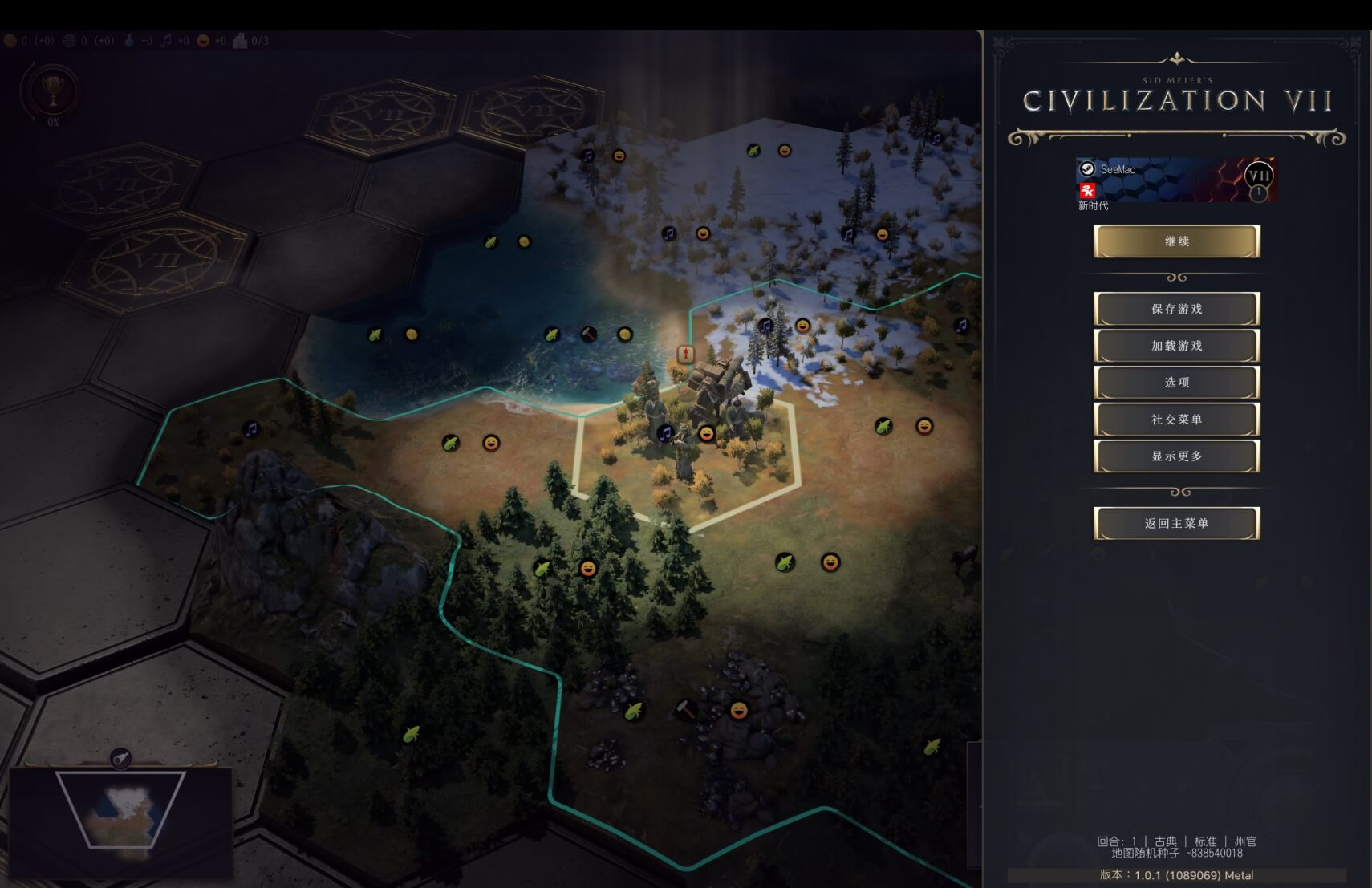Click the trophy achievement progress icon
This screenshot has height=888, width=1372.
tap(51, 92)
